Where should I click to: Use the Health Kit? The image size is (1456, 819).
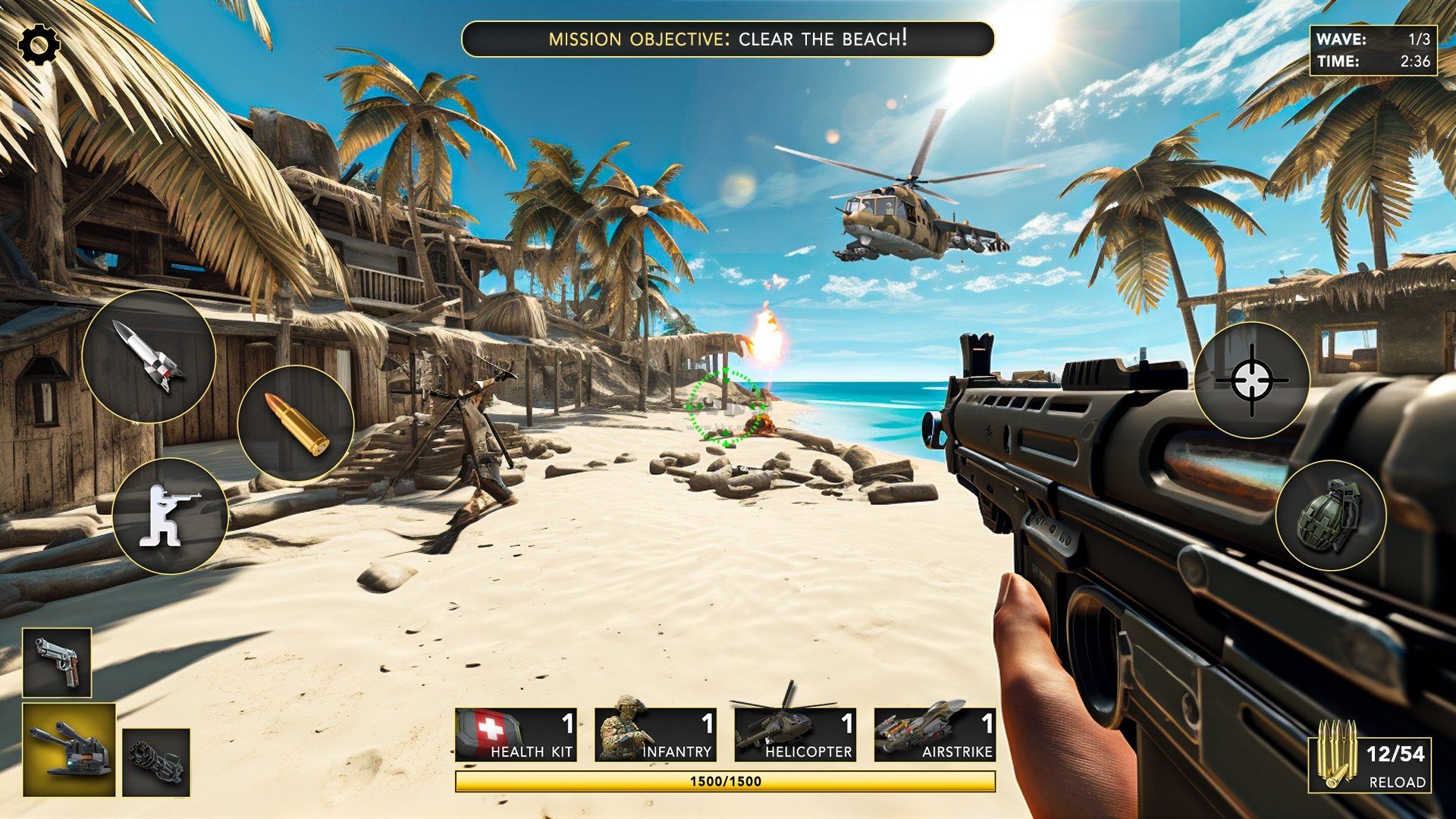click(516, 735)
